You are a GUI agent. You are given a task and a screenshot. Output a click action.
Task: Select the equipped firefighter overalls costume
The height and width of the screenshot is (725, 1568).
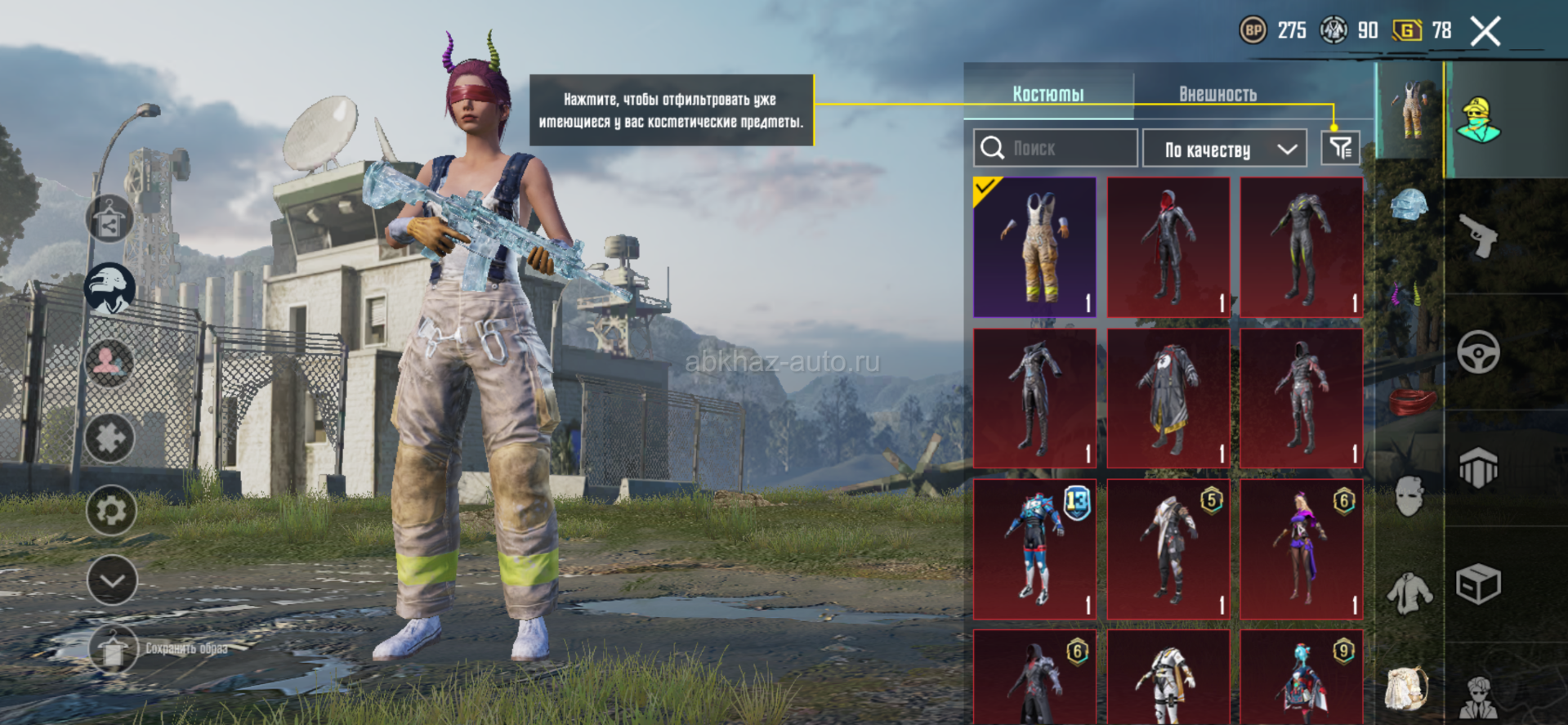(1035, 247)
